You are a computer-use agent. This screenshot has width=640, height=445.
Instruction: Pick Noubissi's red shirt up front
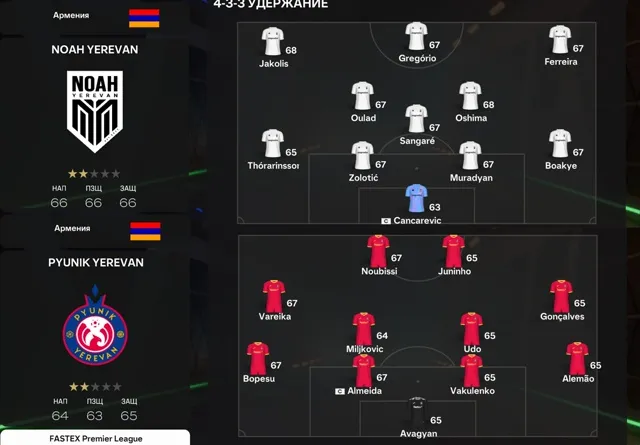(377, 249)
